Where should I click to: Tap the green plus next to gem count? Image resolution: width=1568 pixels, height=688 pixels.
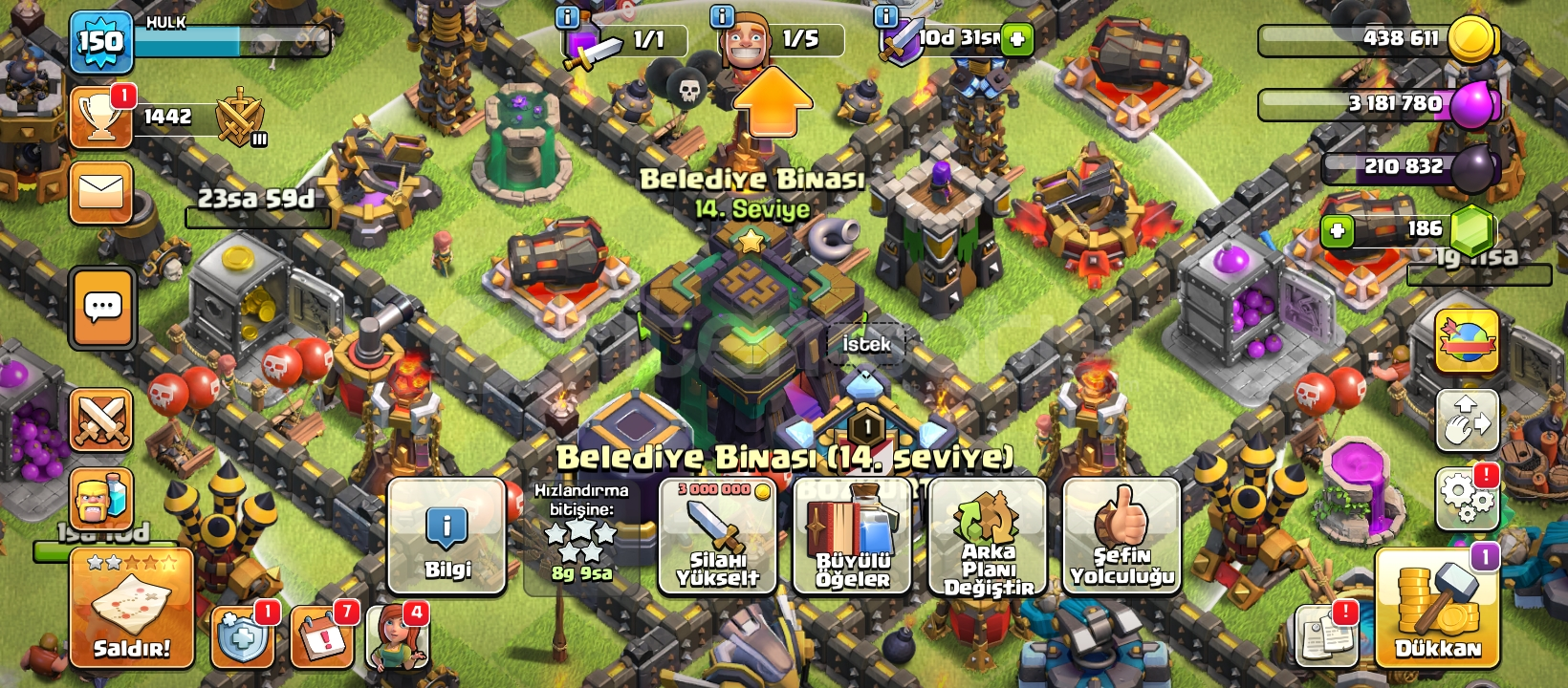coord(1335,229)
